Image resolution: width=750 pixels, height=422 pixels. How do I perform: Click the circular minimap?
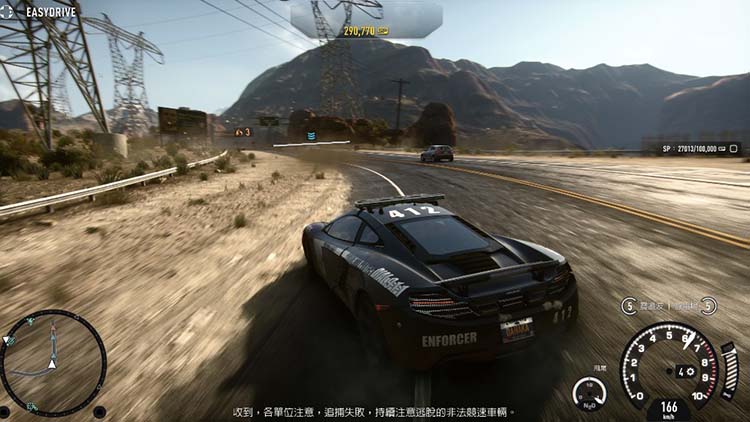[54, 362]
